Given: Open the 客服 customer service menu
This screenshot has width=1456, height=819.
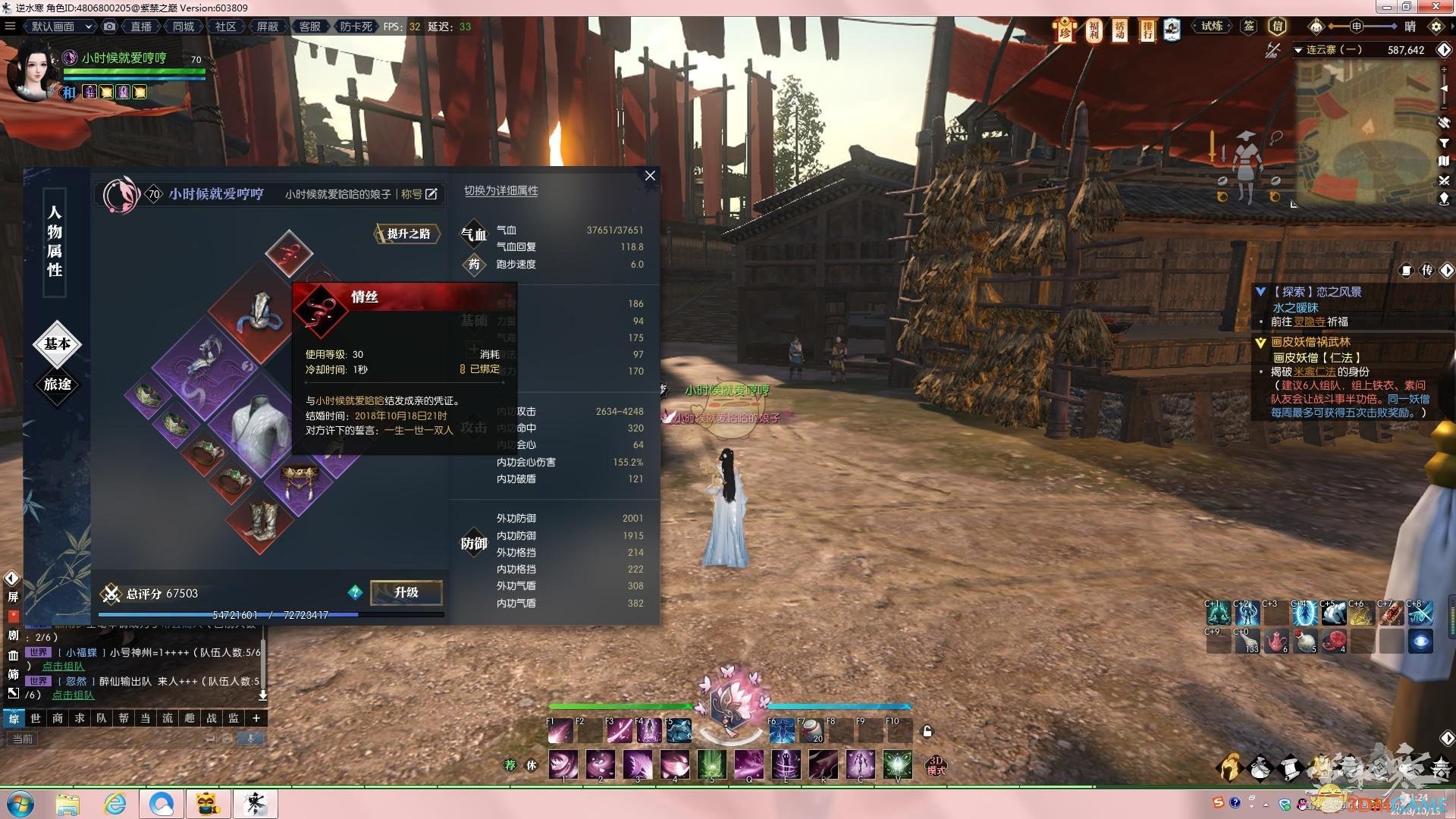Looking at the screenshot, I should point(309,27).
